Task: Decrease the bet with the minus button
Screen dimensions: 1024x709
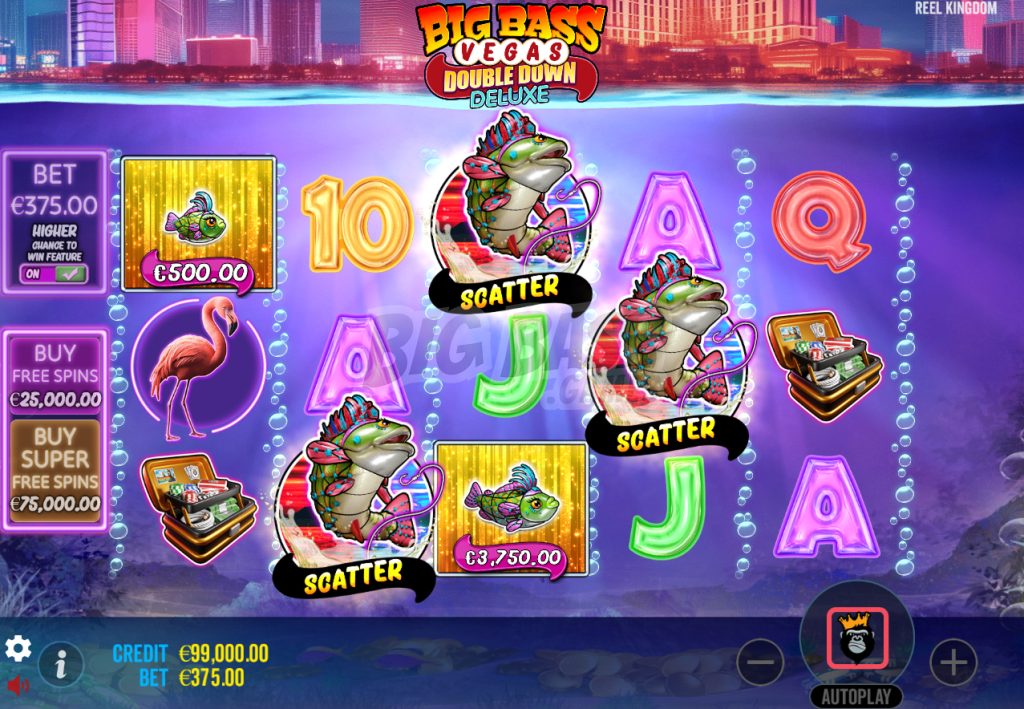Action: [761, 661]
